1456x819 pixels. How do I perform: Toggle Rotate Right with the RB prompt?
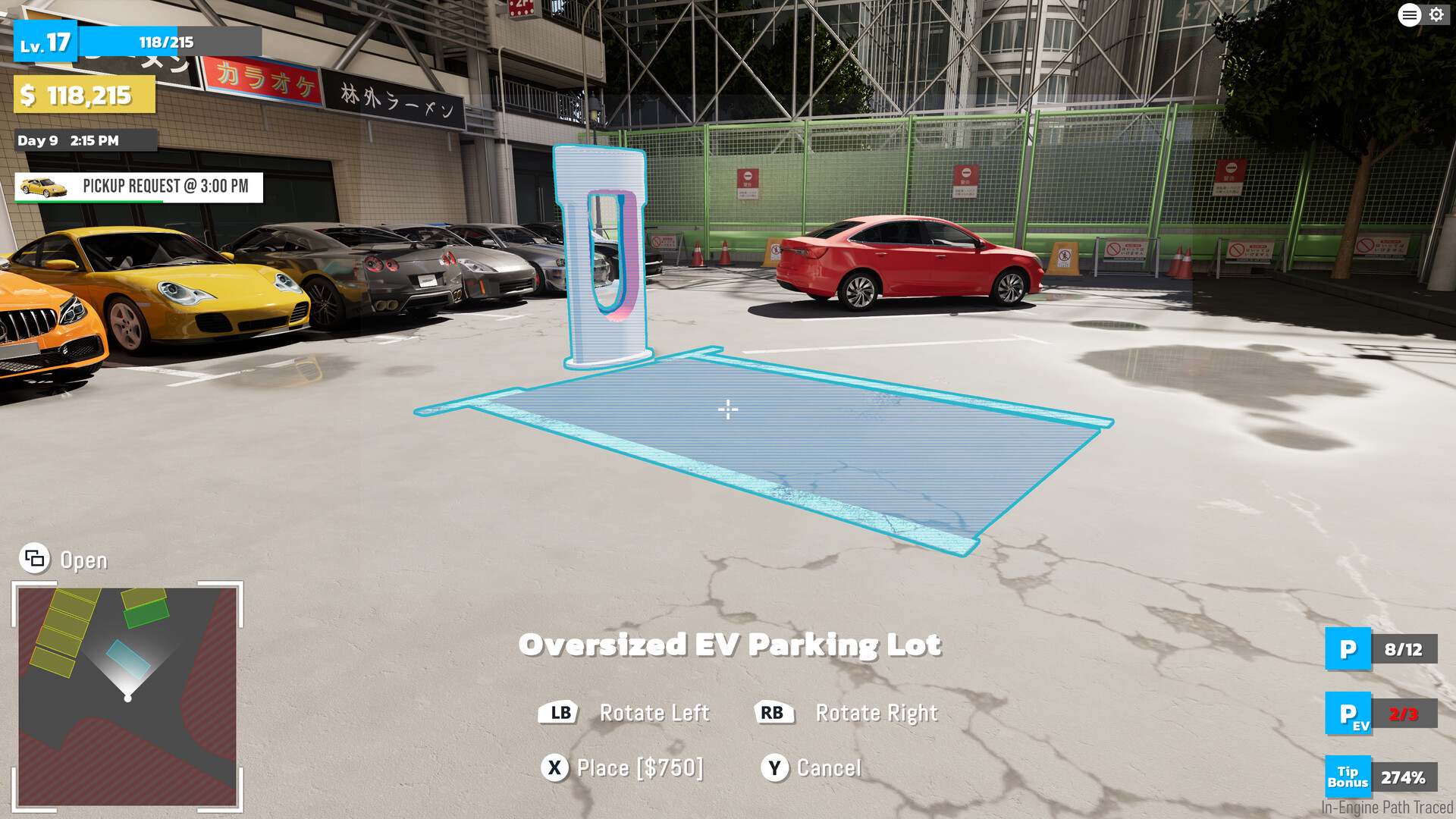pyautogui.click(x=773, y=713)
